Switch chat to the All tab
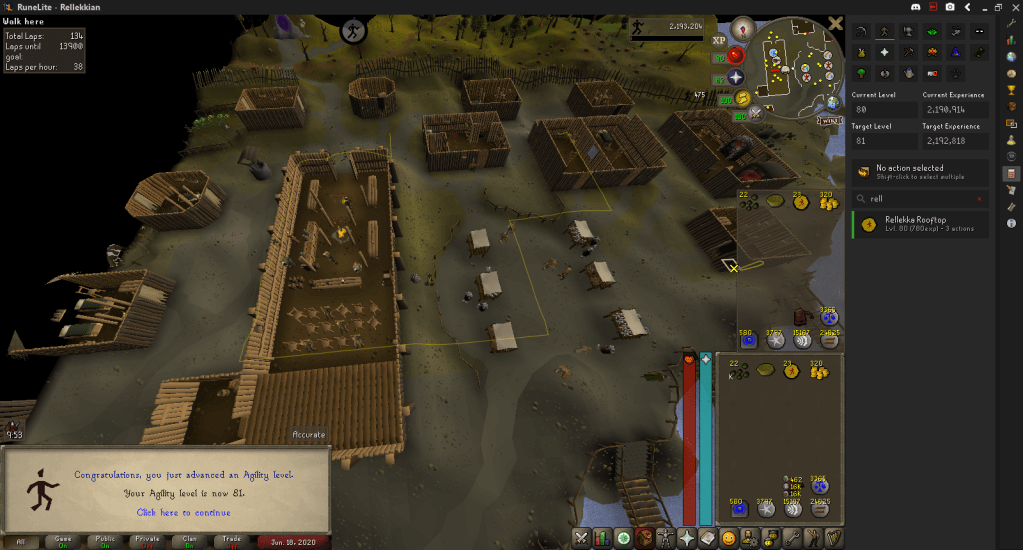Screen dimensions: 1023x550 click(x=22, y=541)
